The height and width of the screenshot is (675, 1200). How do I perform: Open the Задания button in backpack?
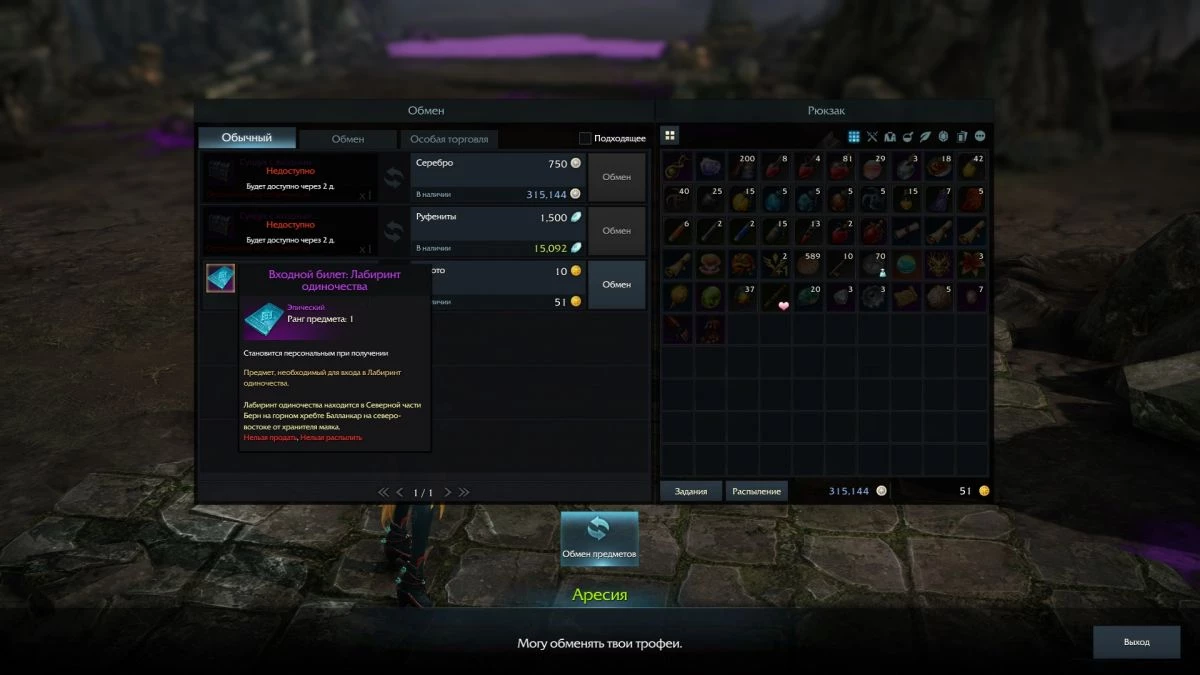[691, 491]
